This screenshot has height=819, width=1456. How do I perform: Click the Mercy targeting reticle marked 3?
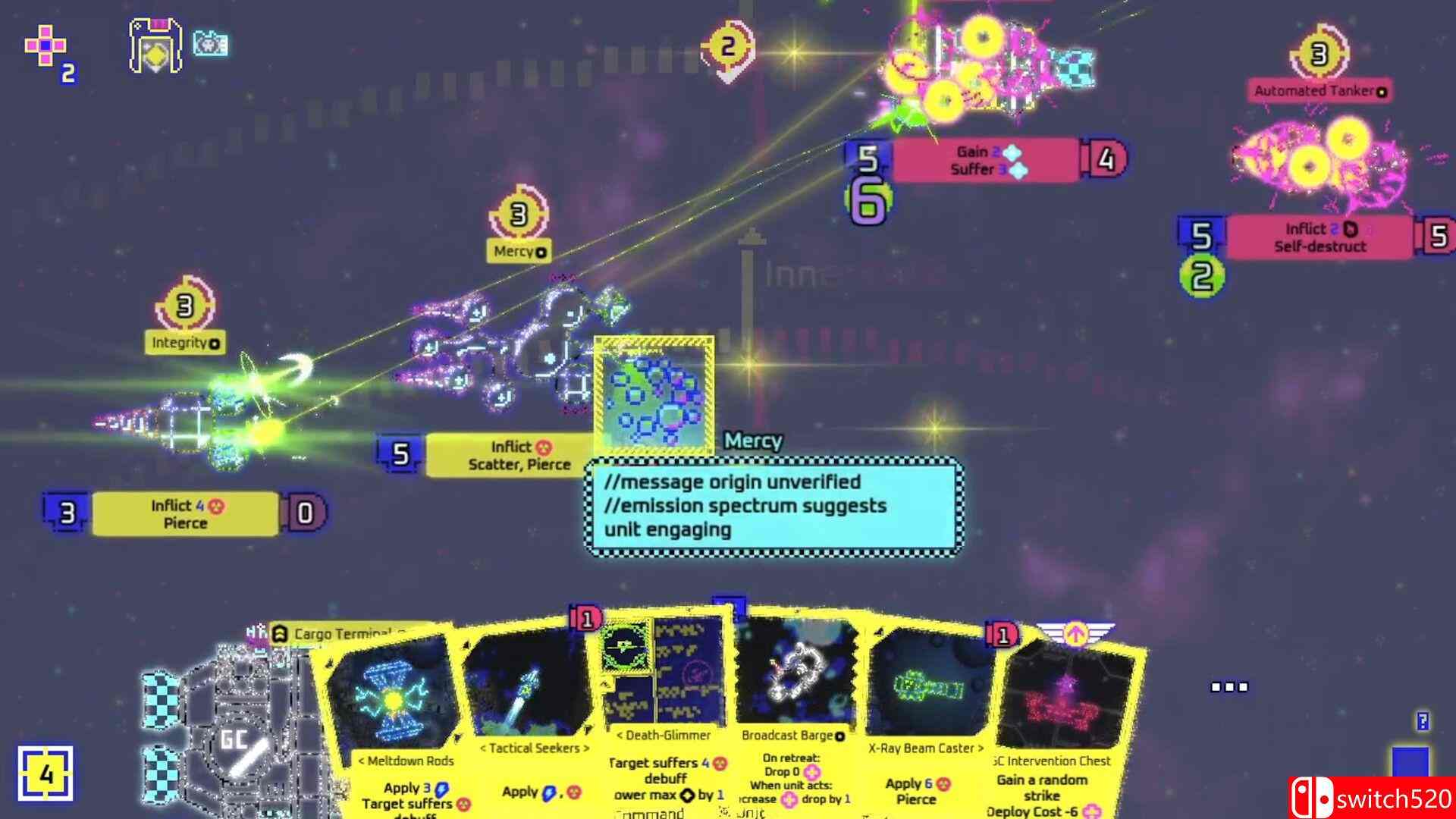[519, 215]
